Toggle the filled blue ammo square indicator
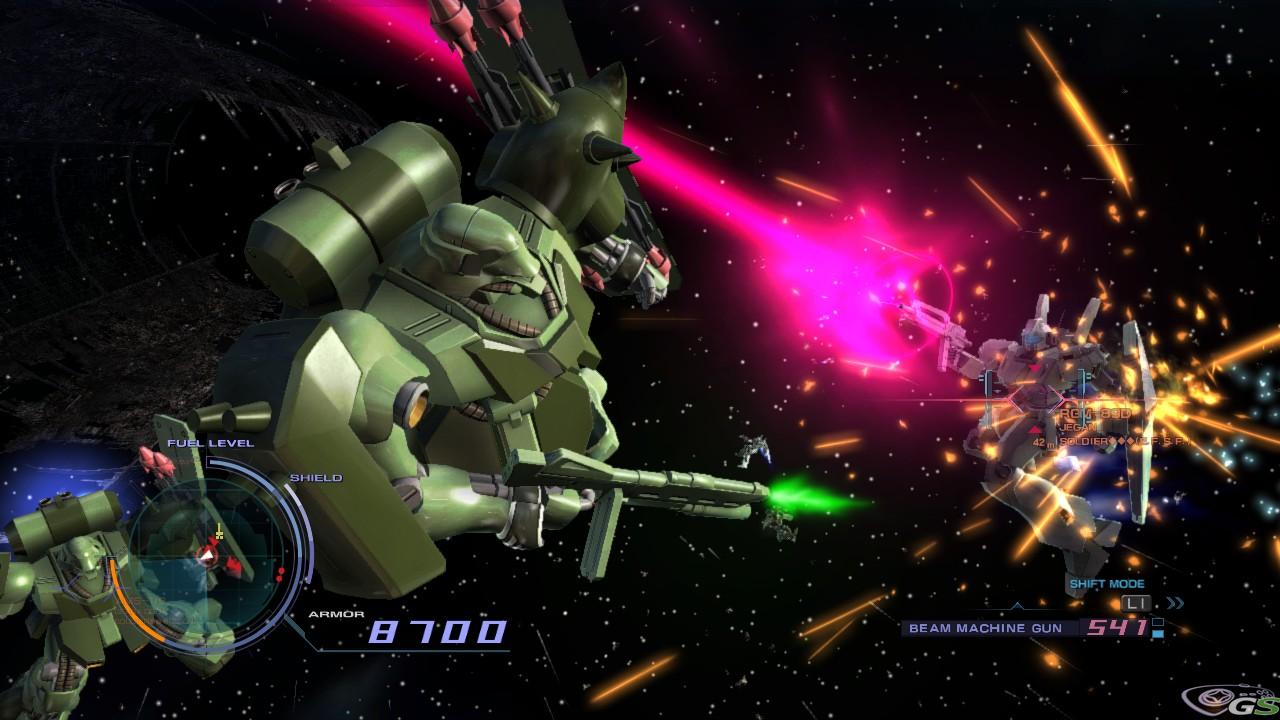Image resolution: width=1280 pixels, height=720 pixels. click(x=1156, y=634)
